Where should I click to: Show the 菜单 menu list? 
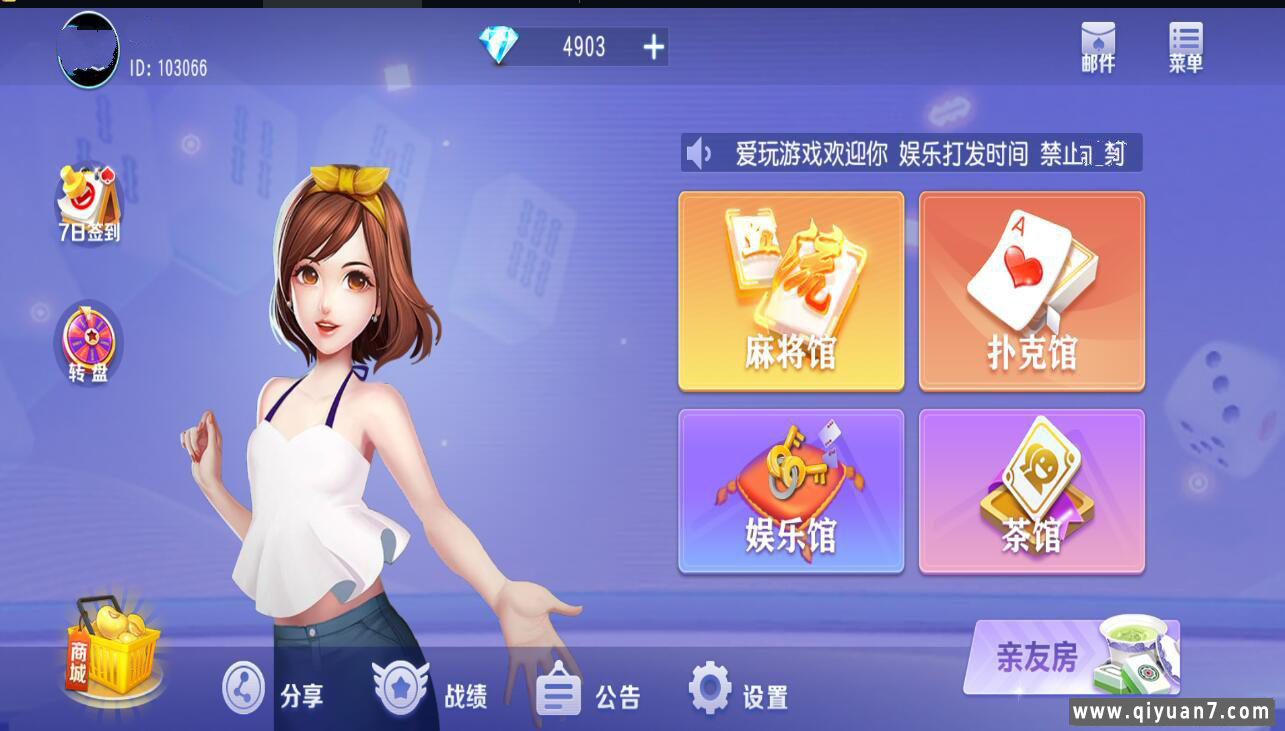pos(1185,47)
